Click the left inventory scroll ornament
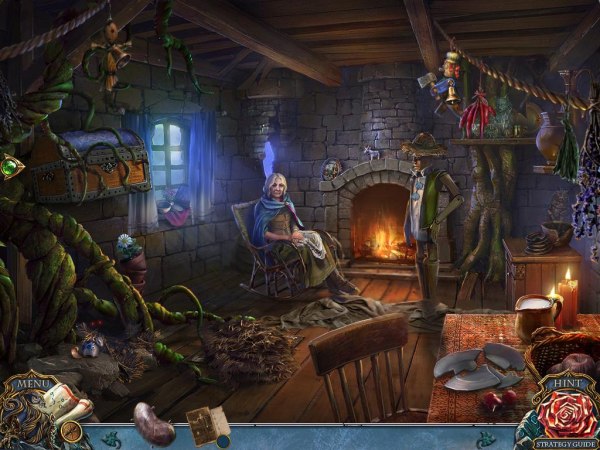The height and width of the screenshot is (450, 600). [113, 436]
